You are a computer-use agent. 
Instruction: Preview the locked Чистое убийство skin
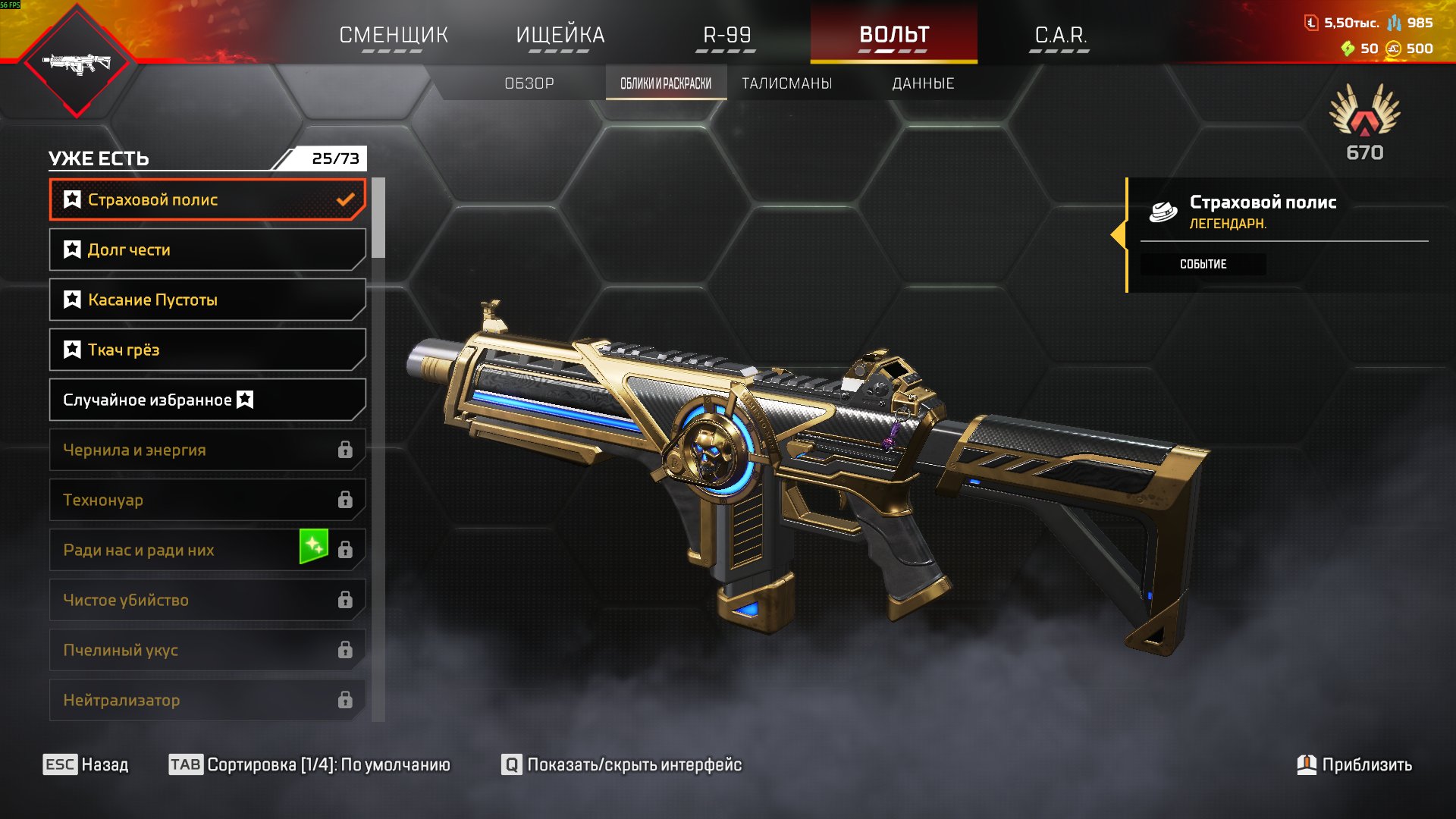pyautogui.click(x=207, y=600)
